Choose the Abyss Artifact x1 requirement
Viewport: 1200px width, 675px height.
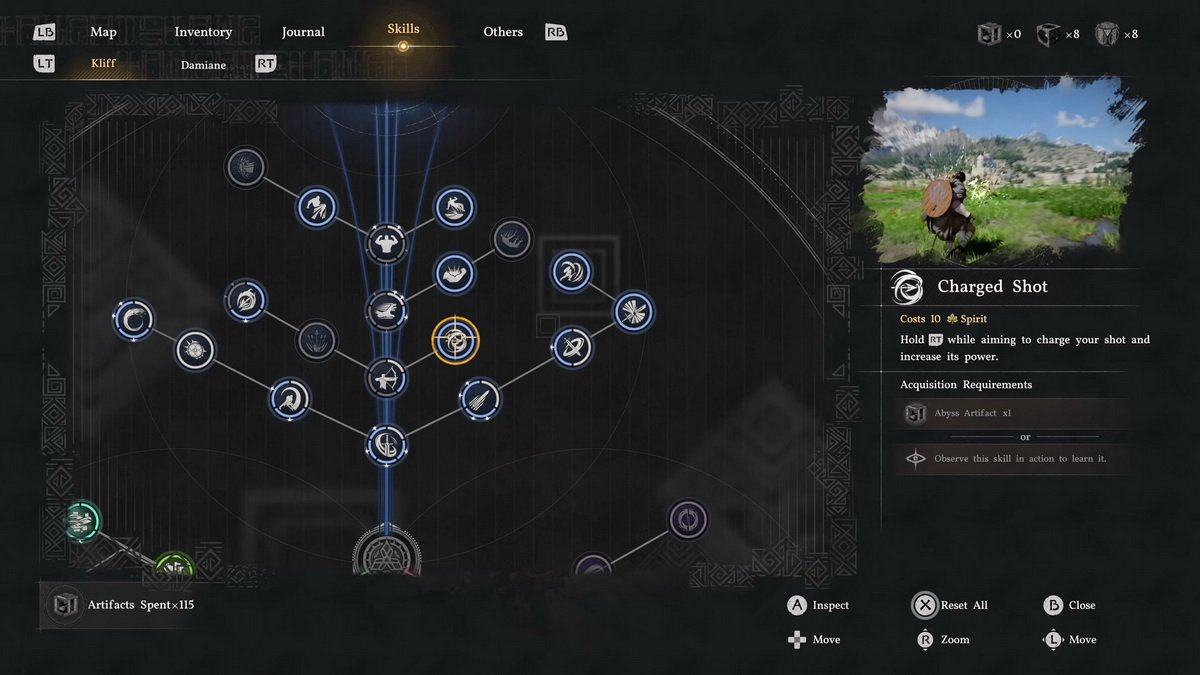(1013, 413)
